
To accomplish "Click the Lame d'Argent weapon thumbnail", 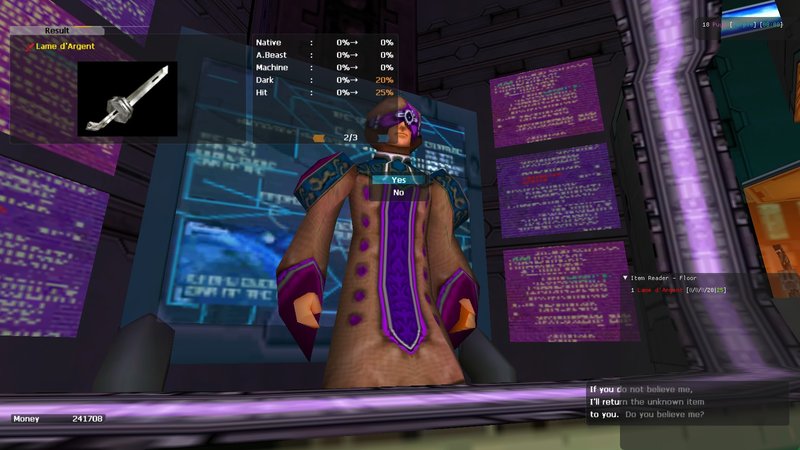I will pos(127,99).
